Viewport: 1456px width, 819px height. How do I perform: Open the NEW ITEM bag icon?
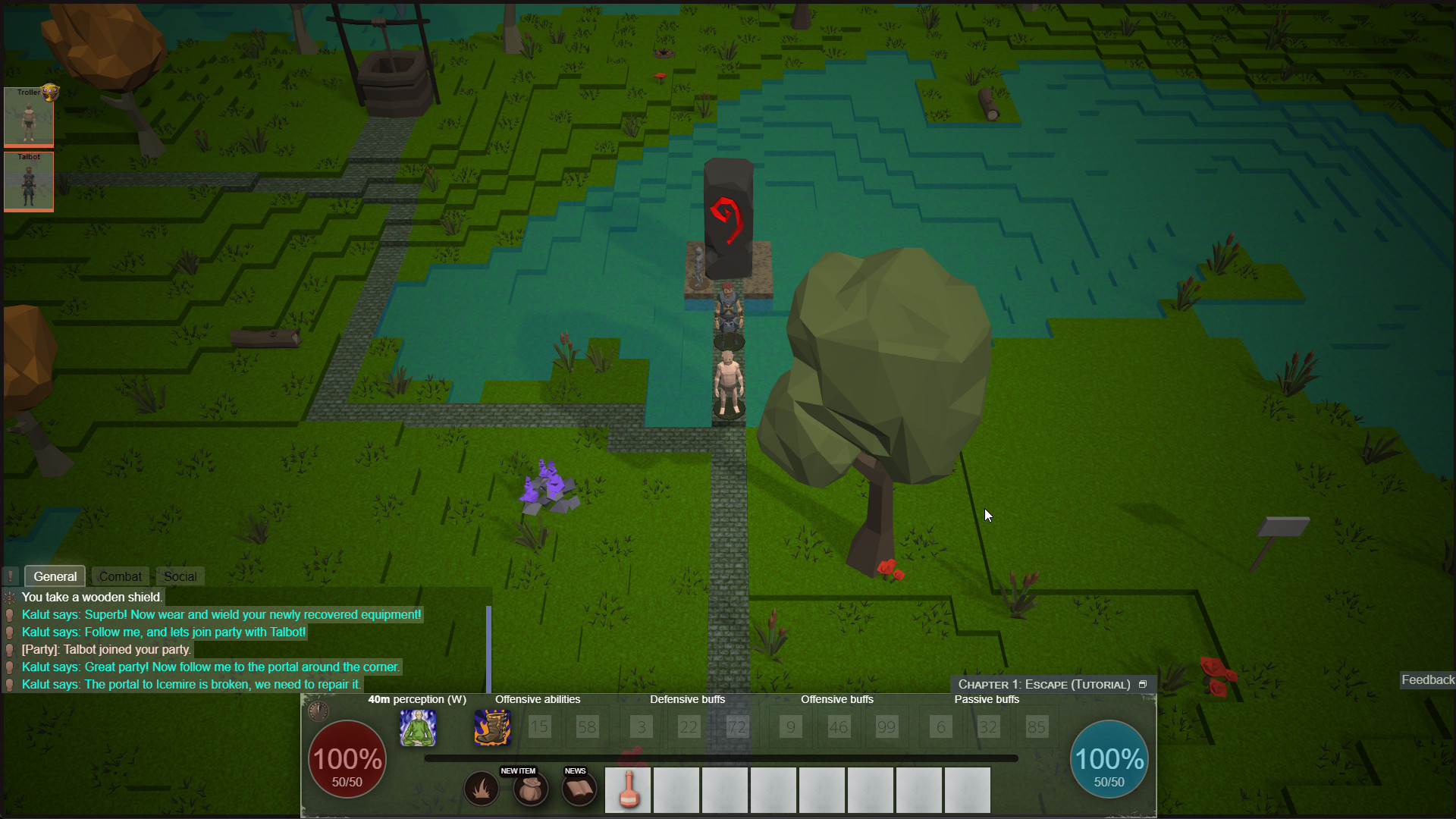[530, 789]
